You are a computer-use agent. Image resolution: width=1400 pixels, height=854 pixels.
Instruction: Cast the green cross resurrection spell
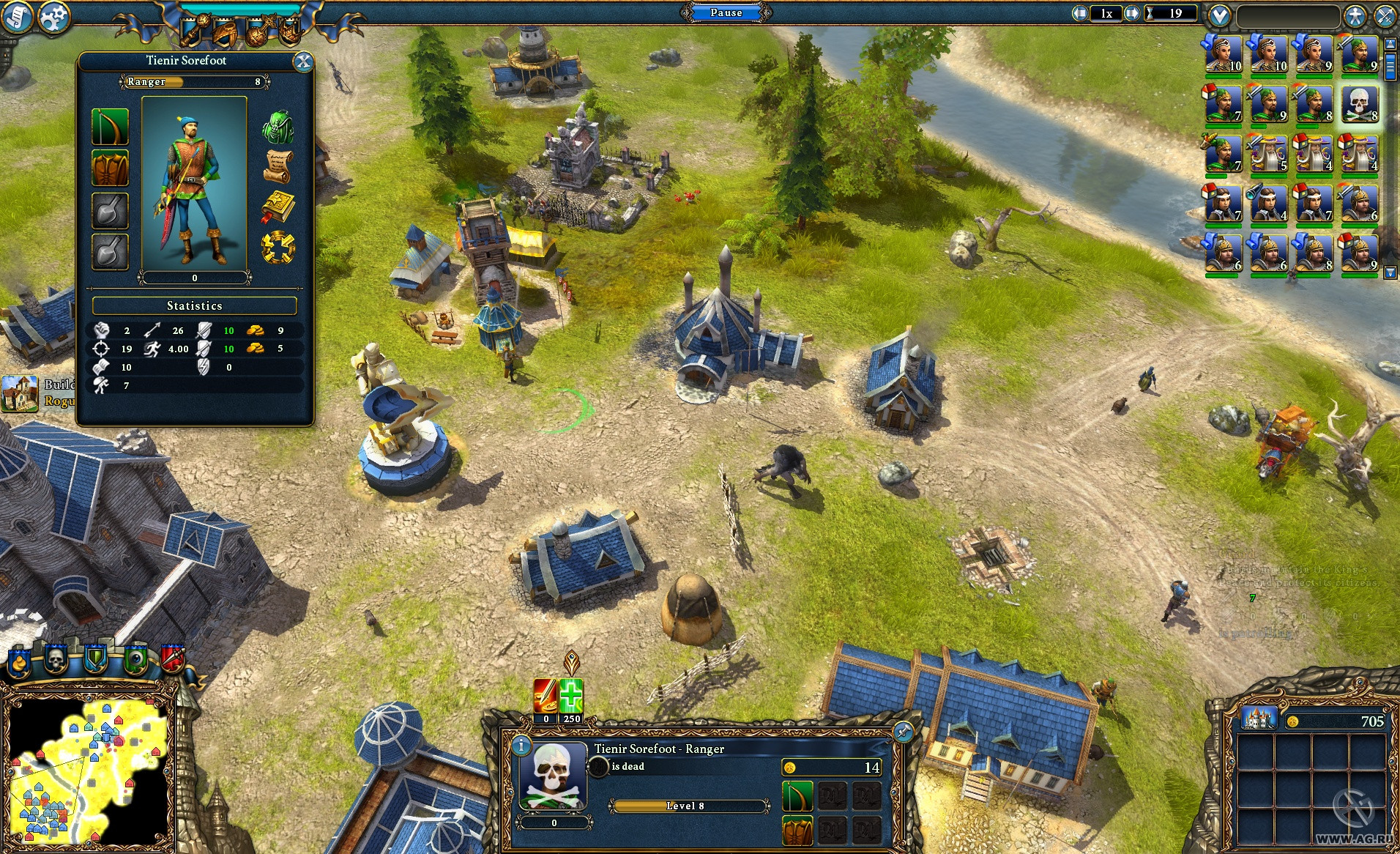(x=571, y=696)
